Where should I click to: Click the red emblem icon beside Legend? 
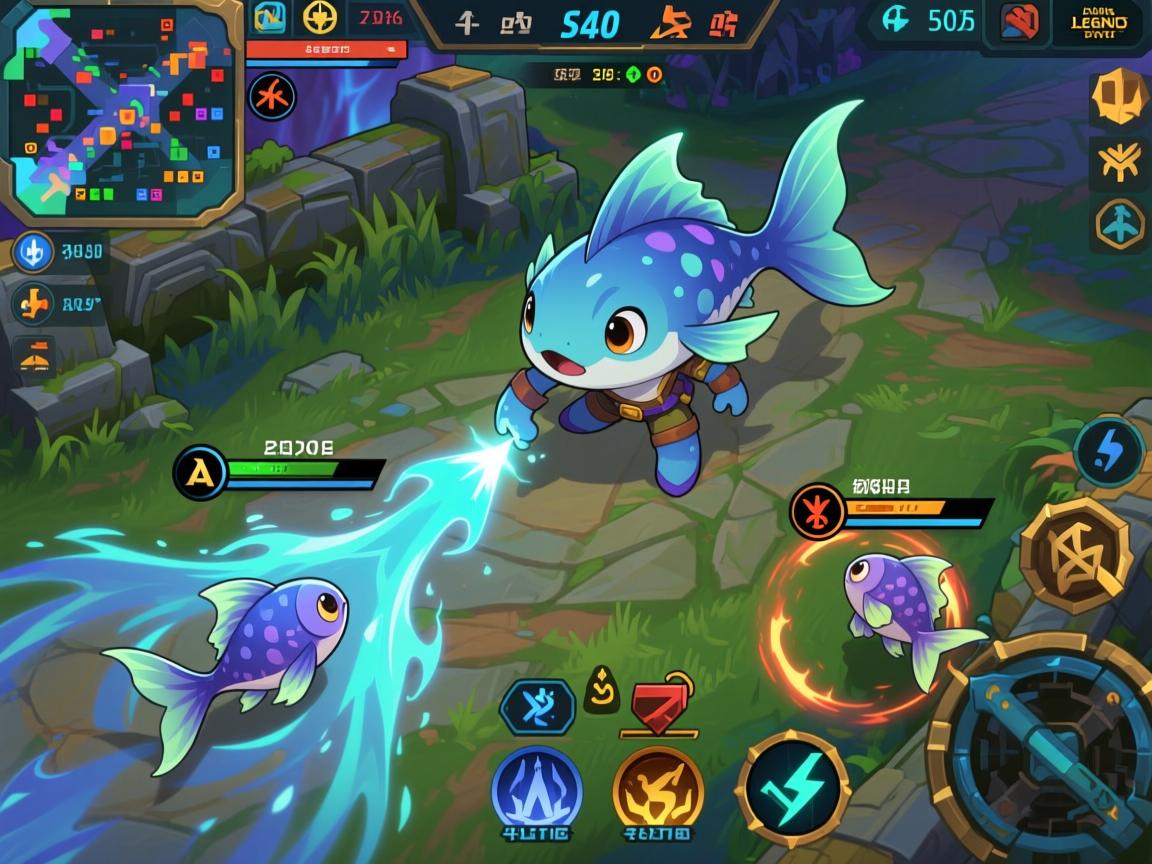point(1018,22)
